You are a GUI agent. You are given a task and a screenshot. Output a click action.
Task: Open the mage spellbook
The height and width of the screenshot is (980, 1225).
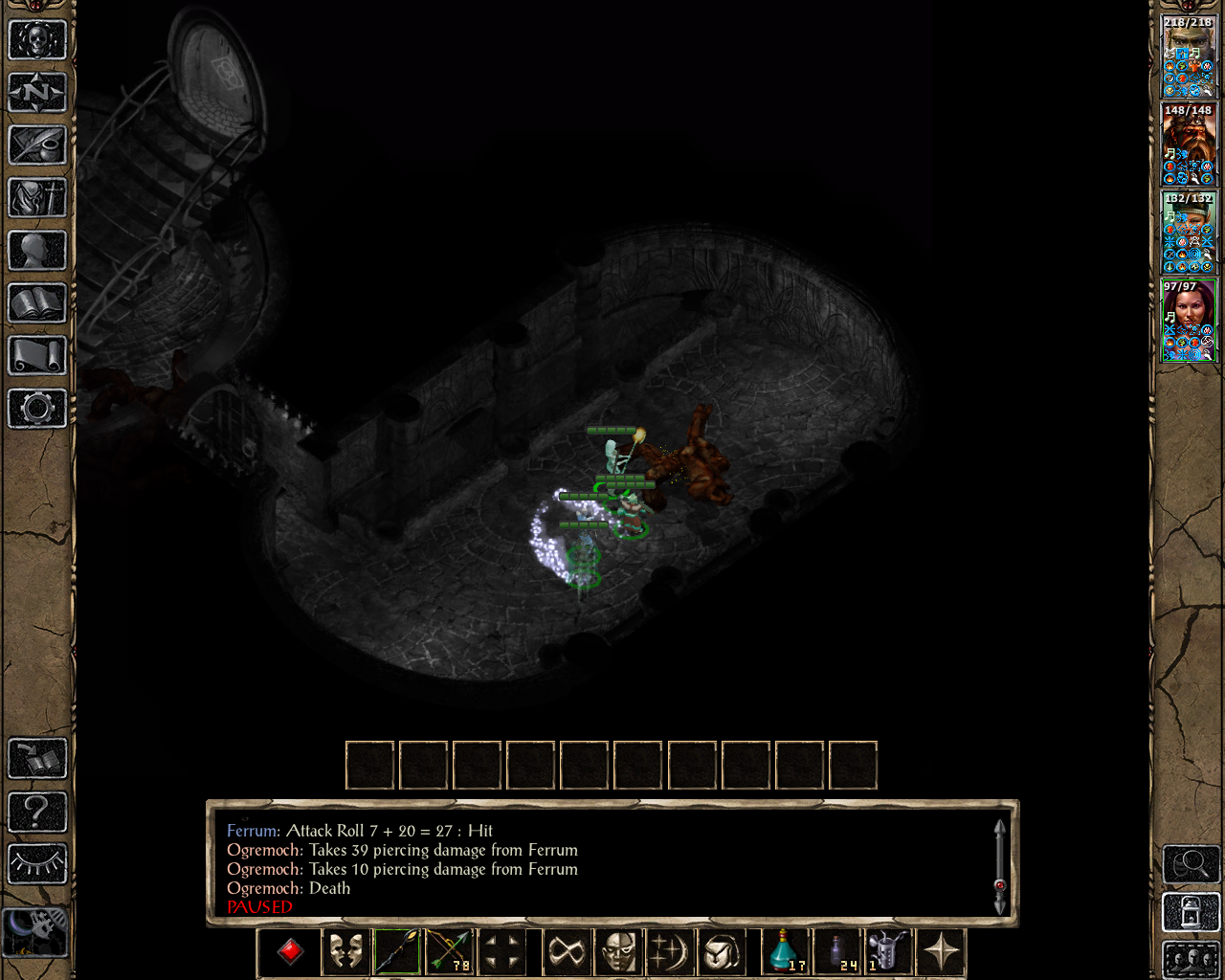pos(38,304)
